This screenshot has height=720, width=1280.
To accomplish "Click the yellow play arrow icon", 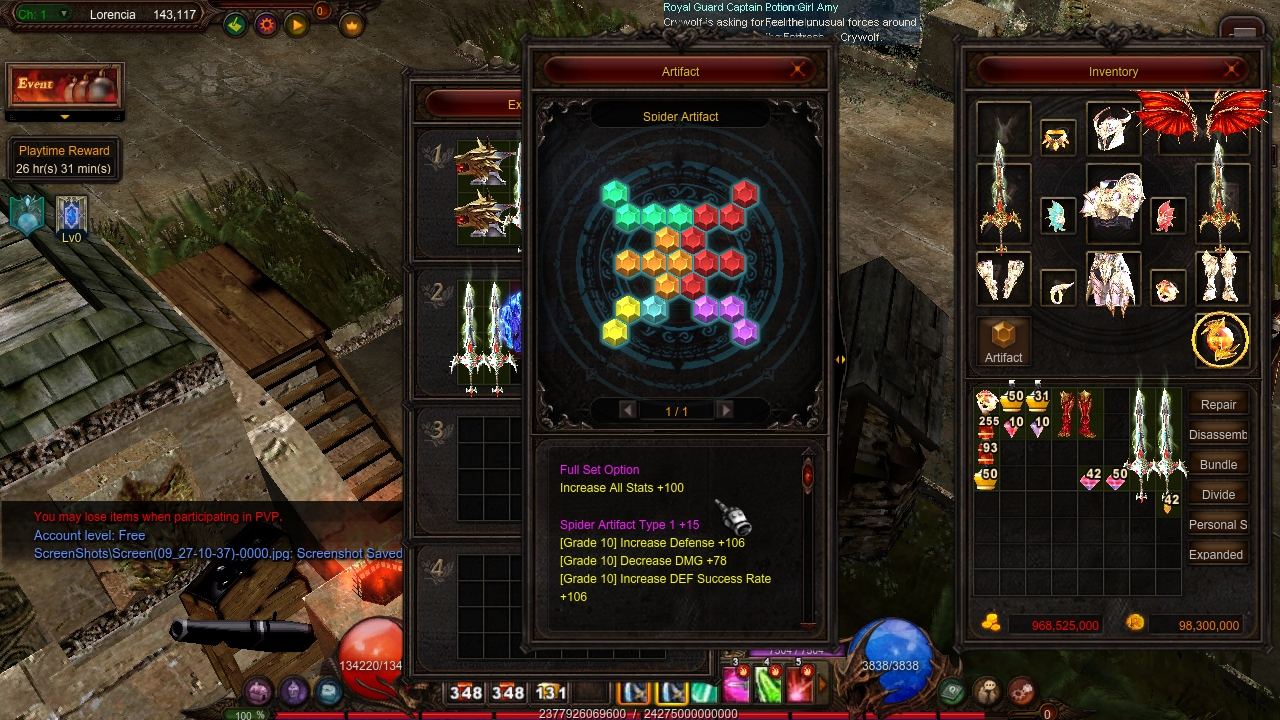I will [297, 26].
